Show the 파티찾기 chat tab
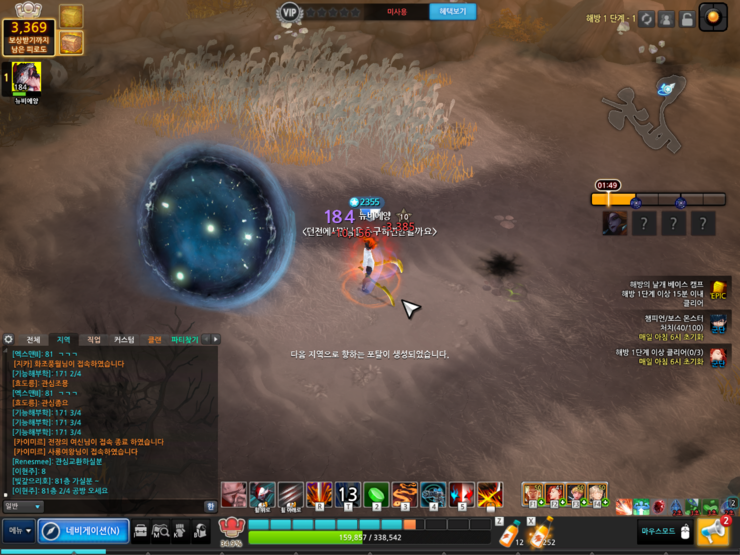The width and height of the screenshot is (740, 555). coord(184,340)
